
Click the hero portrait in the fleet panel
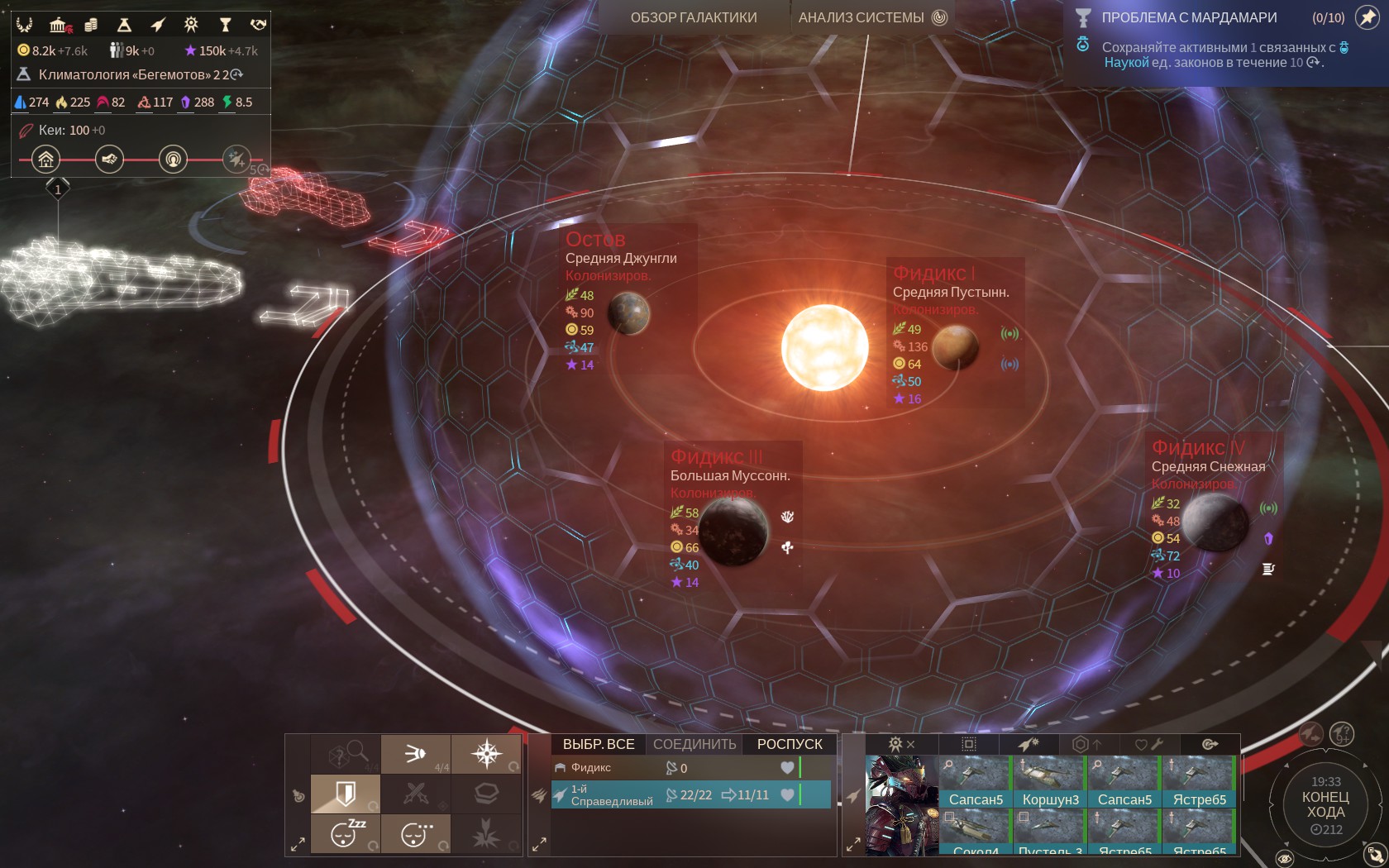(901, 804)
